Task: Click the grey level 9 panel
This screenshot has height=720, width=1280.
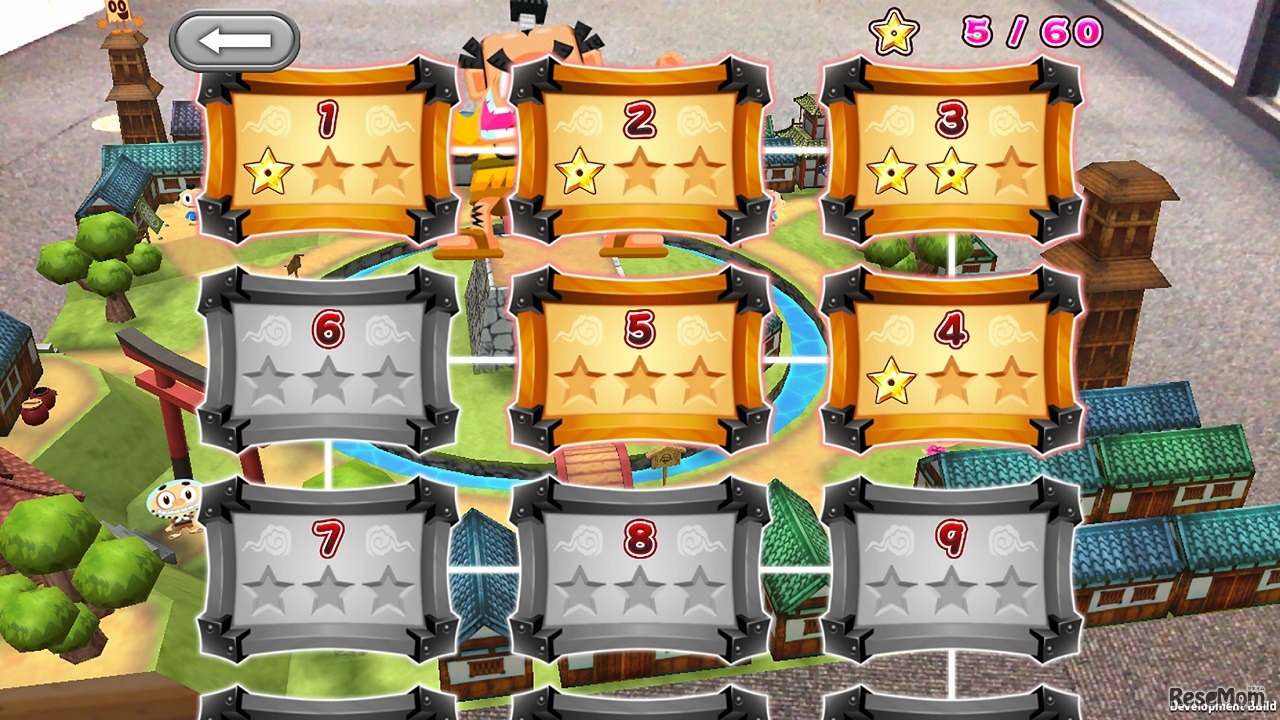Action: pyautogui.click(x=952, y=568)
